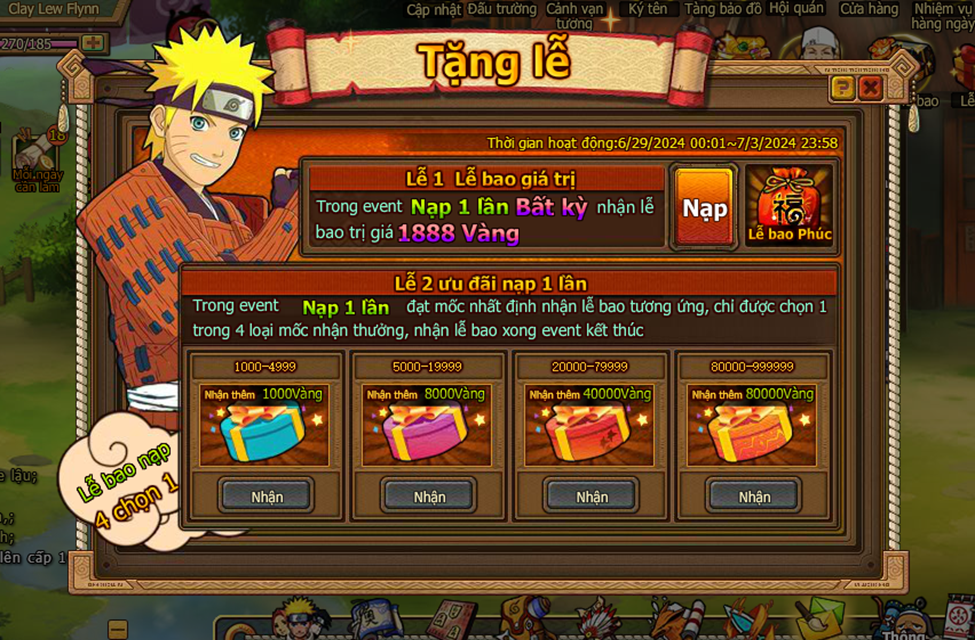This screenshot has width=975, height=640.
Task: Claim the 20000-79999 tier reward
Action: click(x=591, y=496)
